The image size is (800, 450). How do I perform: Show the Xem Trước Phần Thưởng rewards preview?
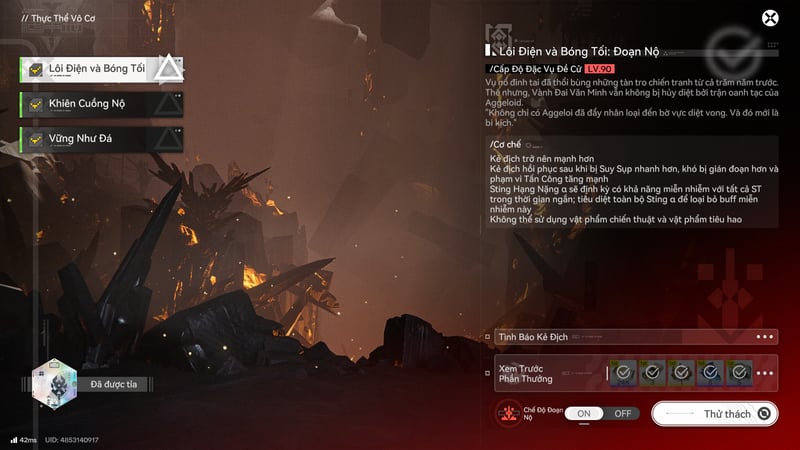tap(635, 373)
